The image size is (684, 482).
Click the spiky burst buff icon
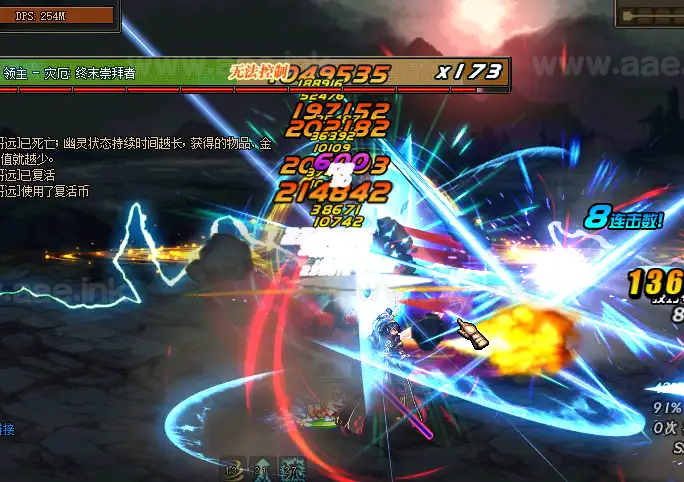click(x=292, y=469)
